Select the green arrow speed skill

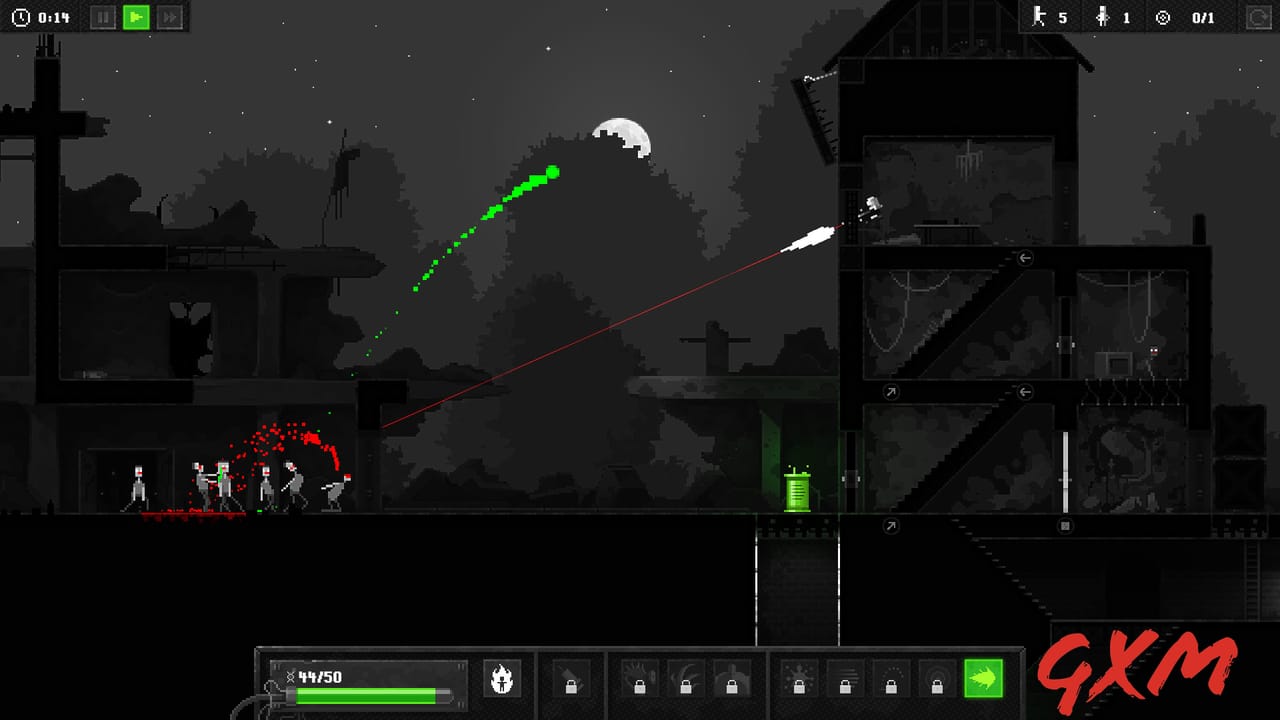pos(984,681)
